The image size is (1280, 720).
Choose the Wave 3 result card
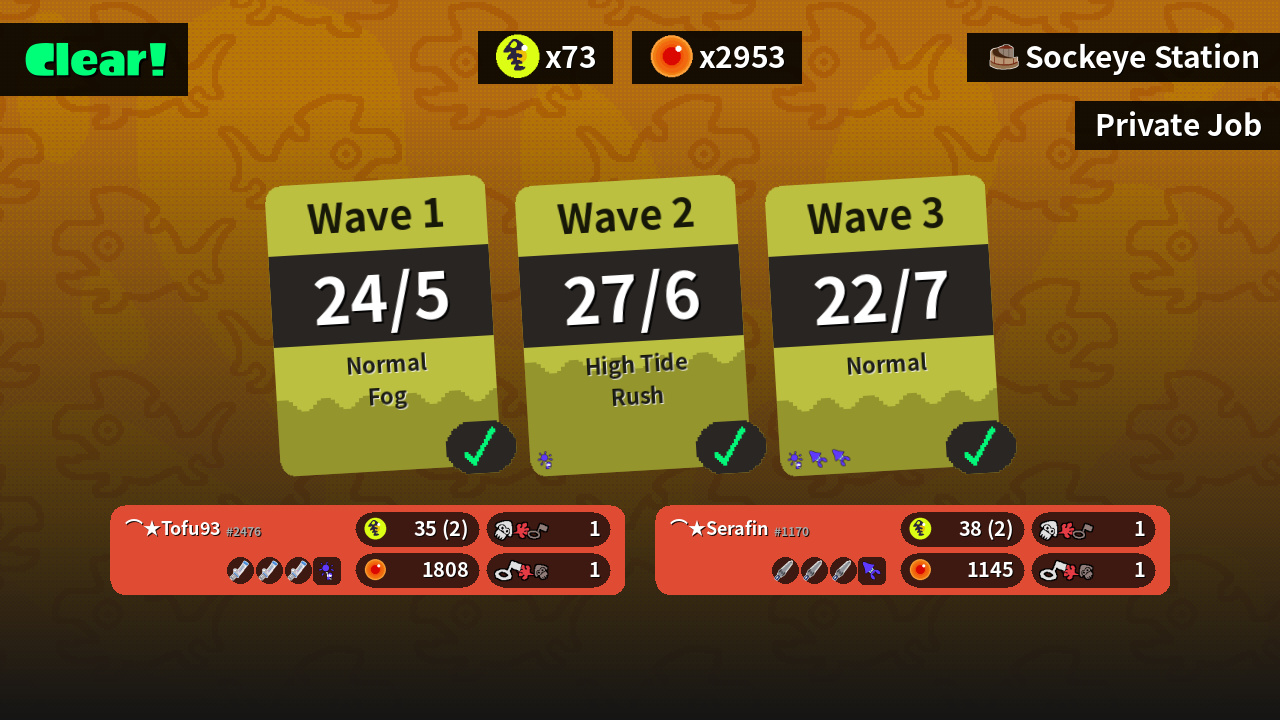pyautogui.click(x=882, y=325)
